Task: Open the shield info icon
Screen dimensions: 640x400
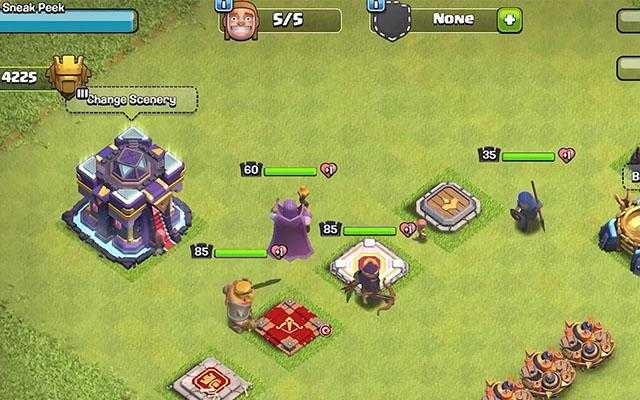Action: [376, 4]
